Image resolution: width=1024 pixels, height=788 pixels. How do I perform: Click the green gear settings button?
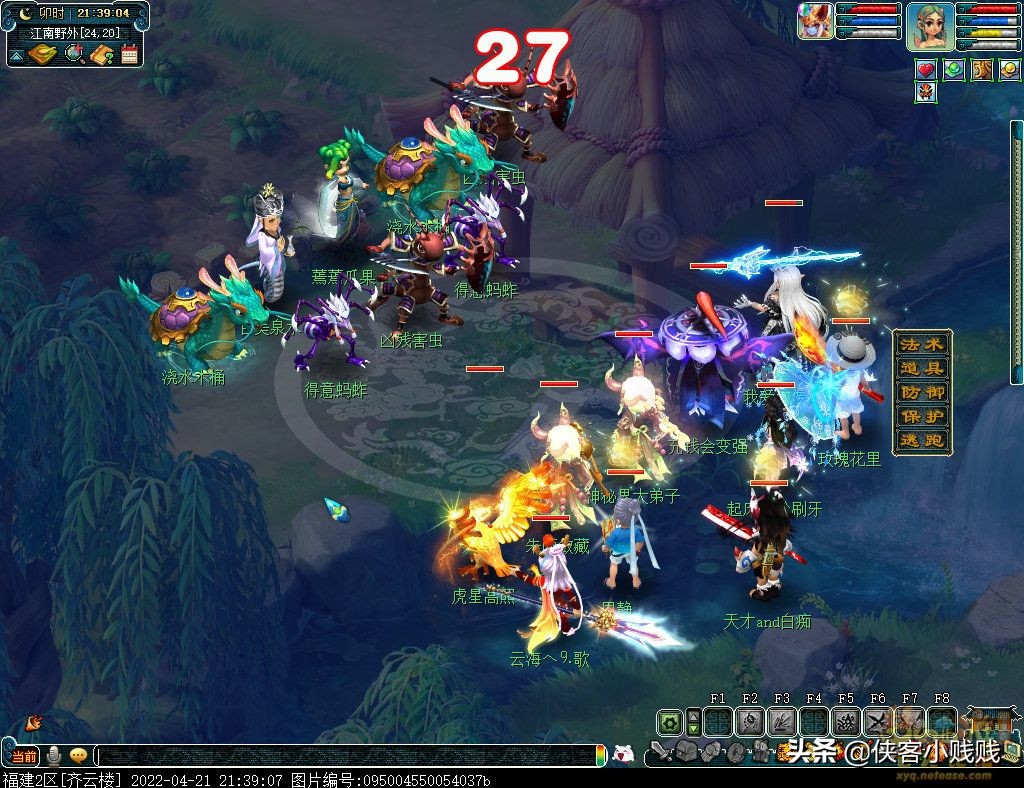[x=669, y=722]
